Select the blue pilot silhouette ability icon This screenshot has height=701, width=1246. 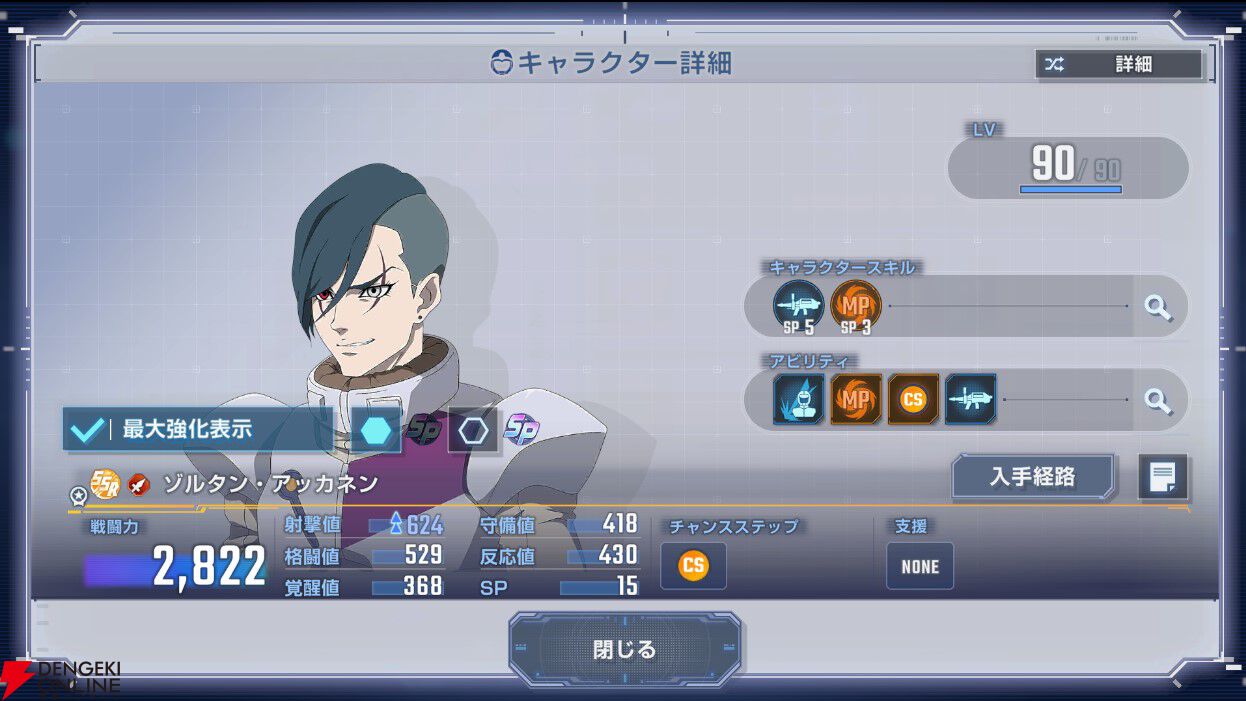[x=798, y=400]
